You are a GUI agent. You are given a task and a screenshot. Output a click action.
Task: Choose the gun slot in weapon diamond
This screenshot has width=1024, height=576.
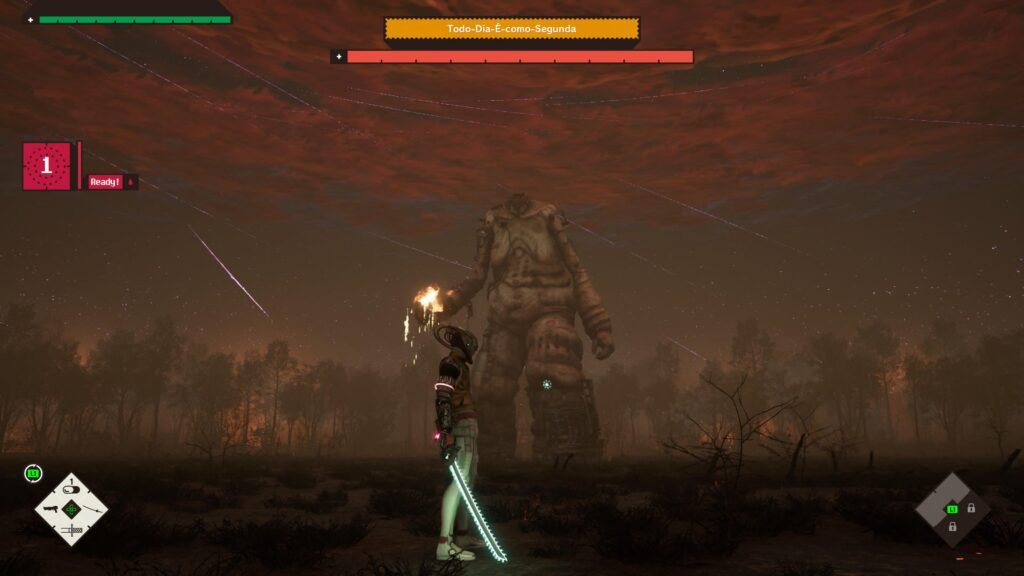(x=51, y=509)
